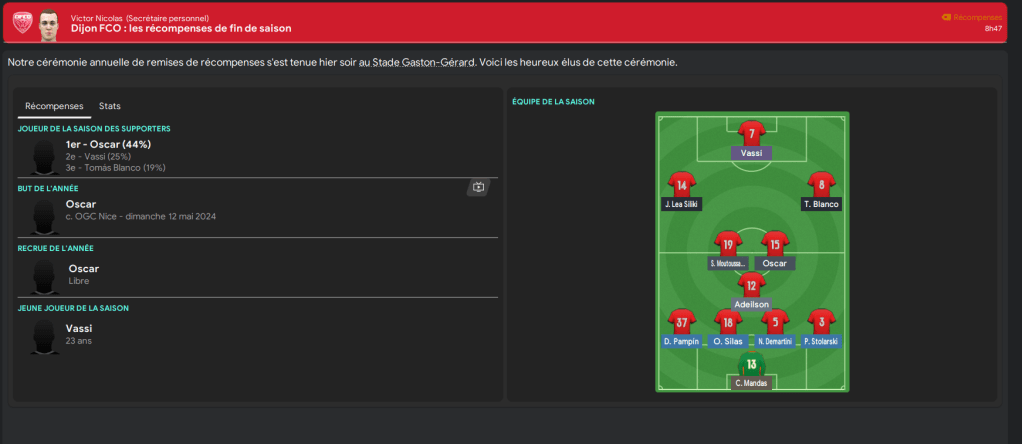Select the Récompenses tab
This screenshot has height=444, width=1022.
tap(54, 106)
